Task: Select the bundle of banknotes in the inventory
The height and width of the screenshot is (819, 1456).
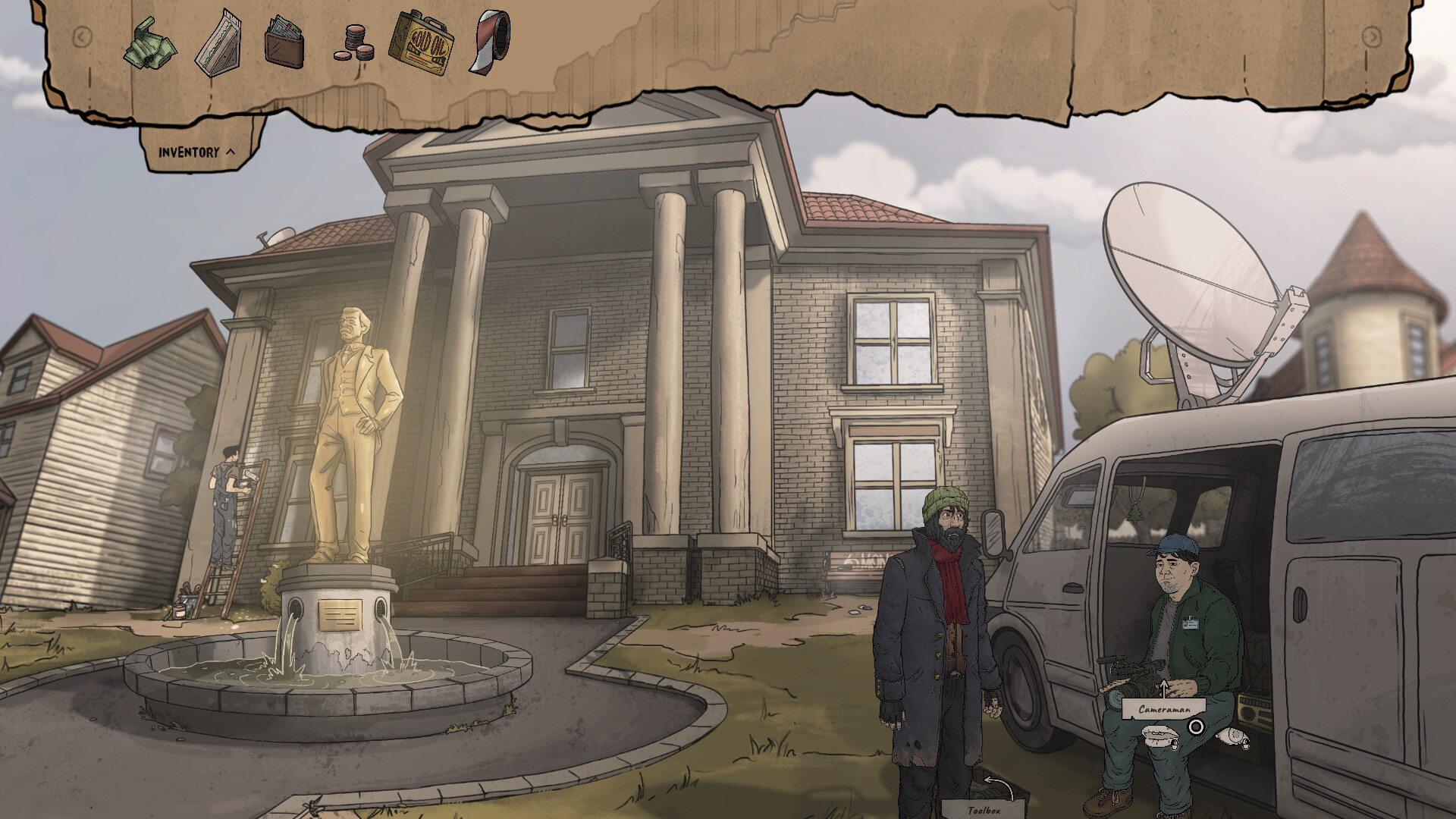Action: click(149, 45)
